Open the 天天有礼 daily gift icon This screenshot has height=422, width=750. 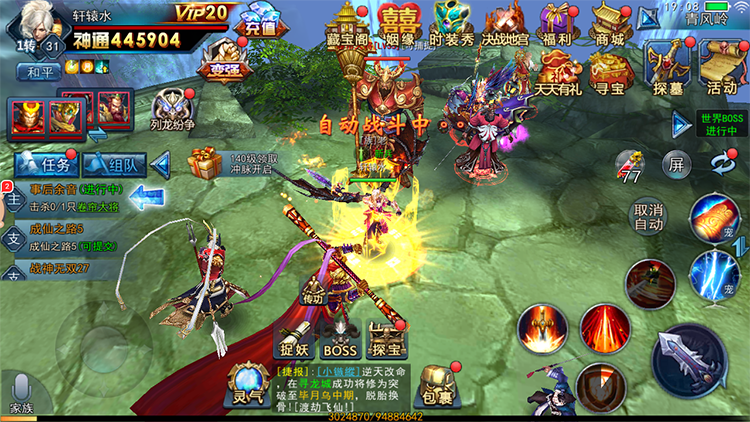(557, 69)
